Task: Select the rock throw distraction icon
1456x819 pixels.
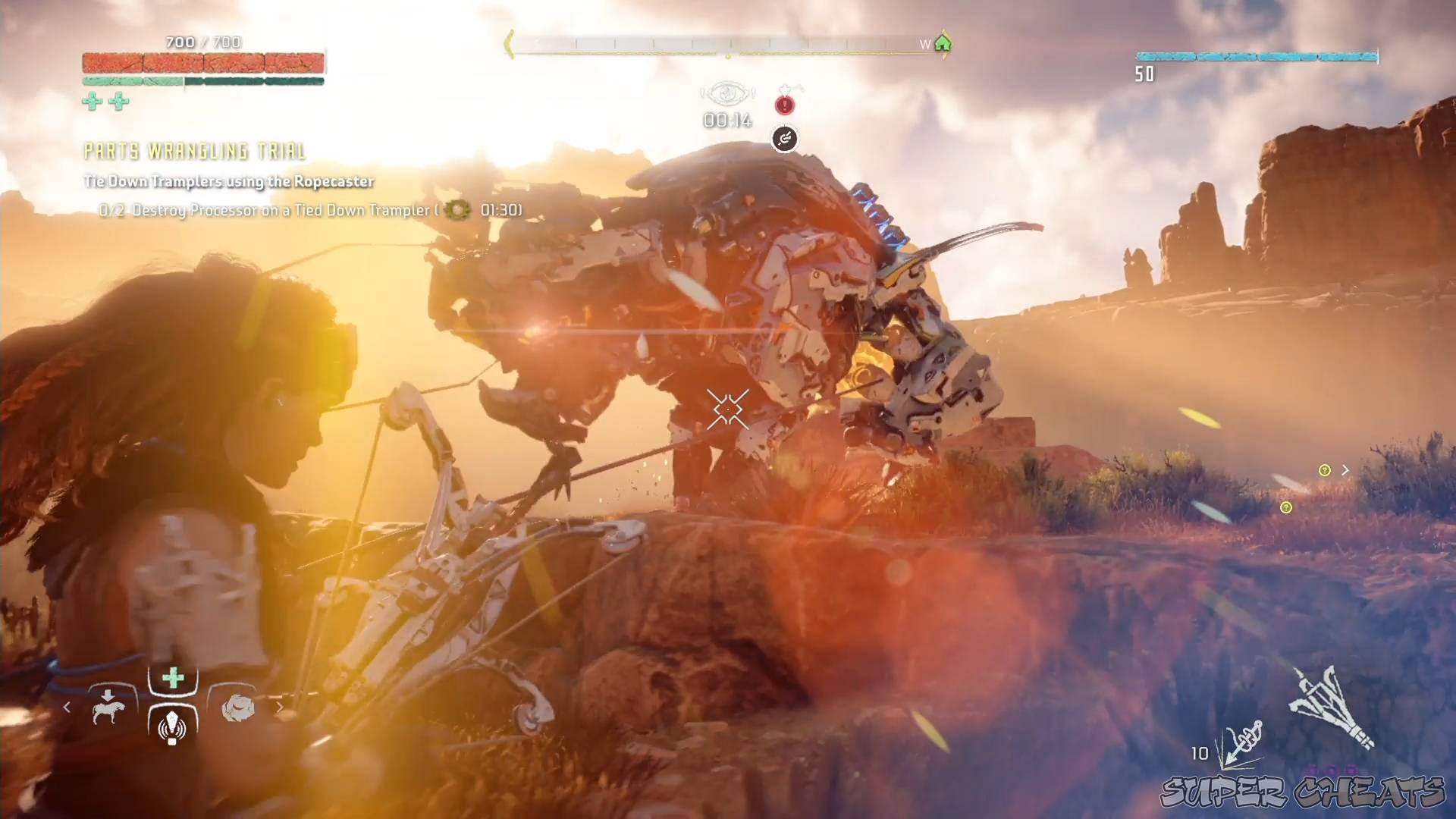Action: [x=236, y=706]
